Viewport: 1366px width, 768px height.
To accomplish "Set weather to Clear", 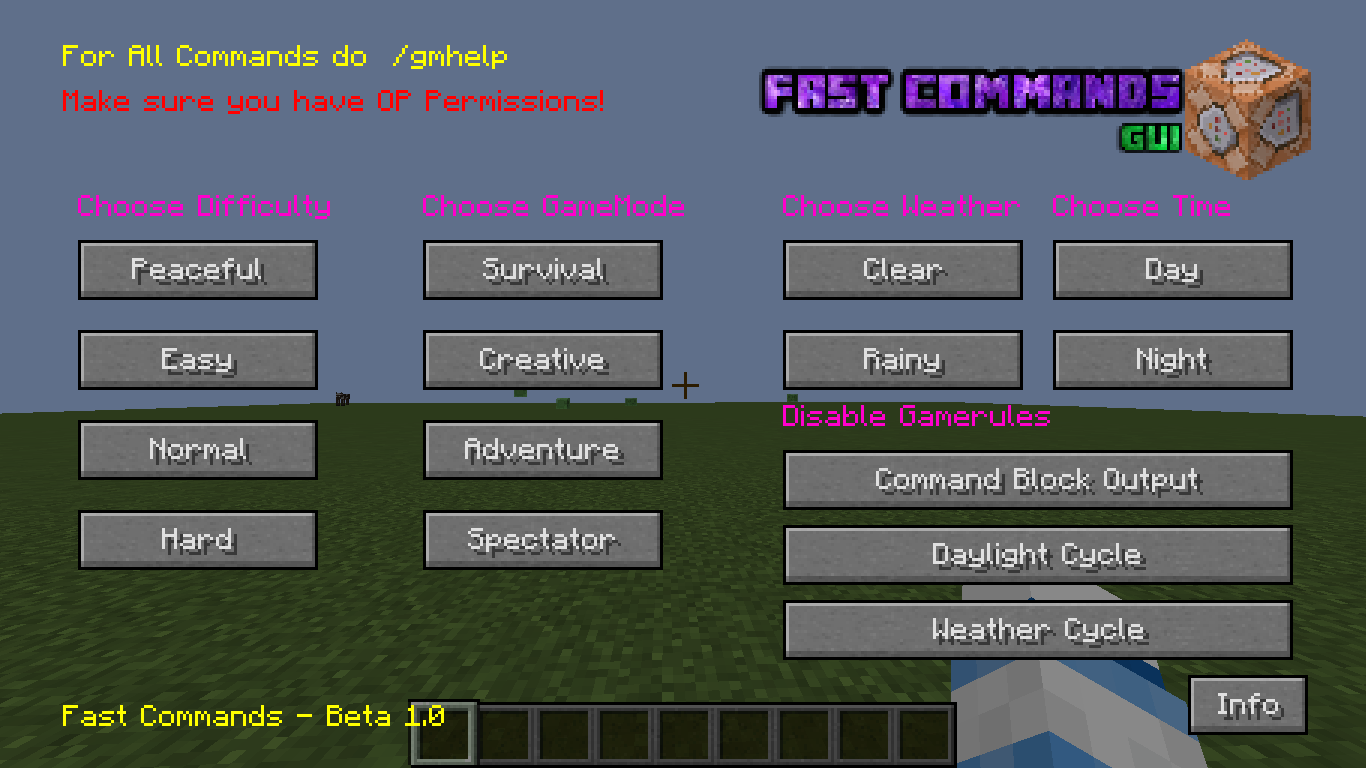I will (902, 270).
